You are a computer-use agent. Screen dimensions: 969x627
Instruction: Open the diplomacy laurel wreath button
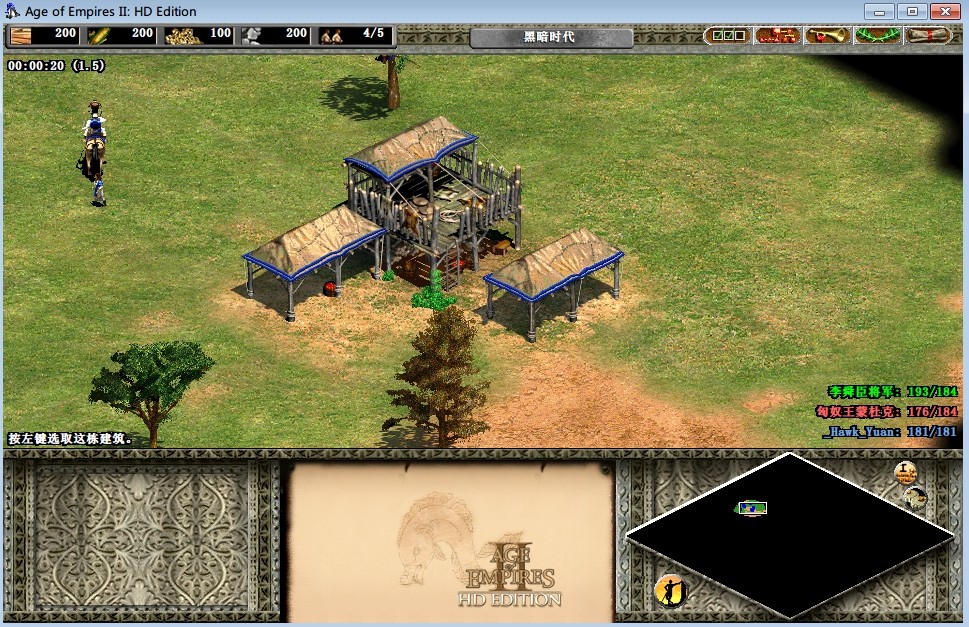click(877, 36)
